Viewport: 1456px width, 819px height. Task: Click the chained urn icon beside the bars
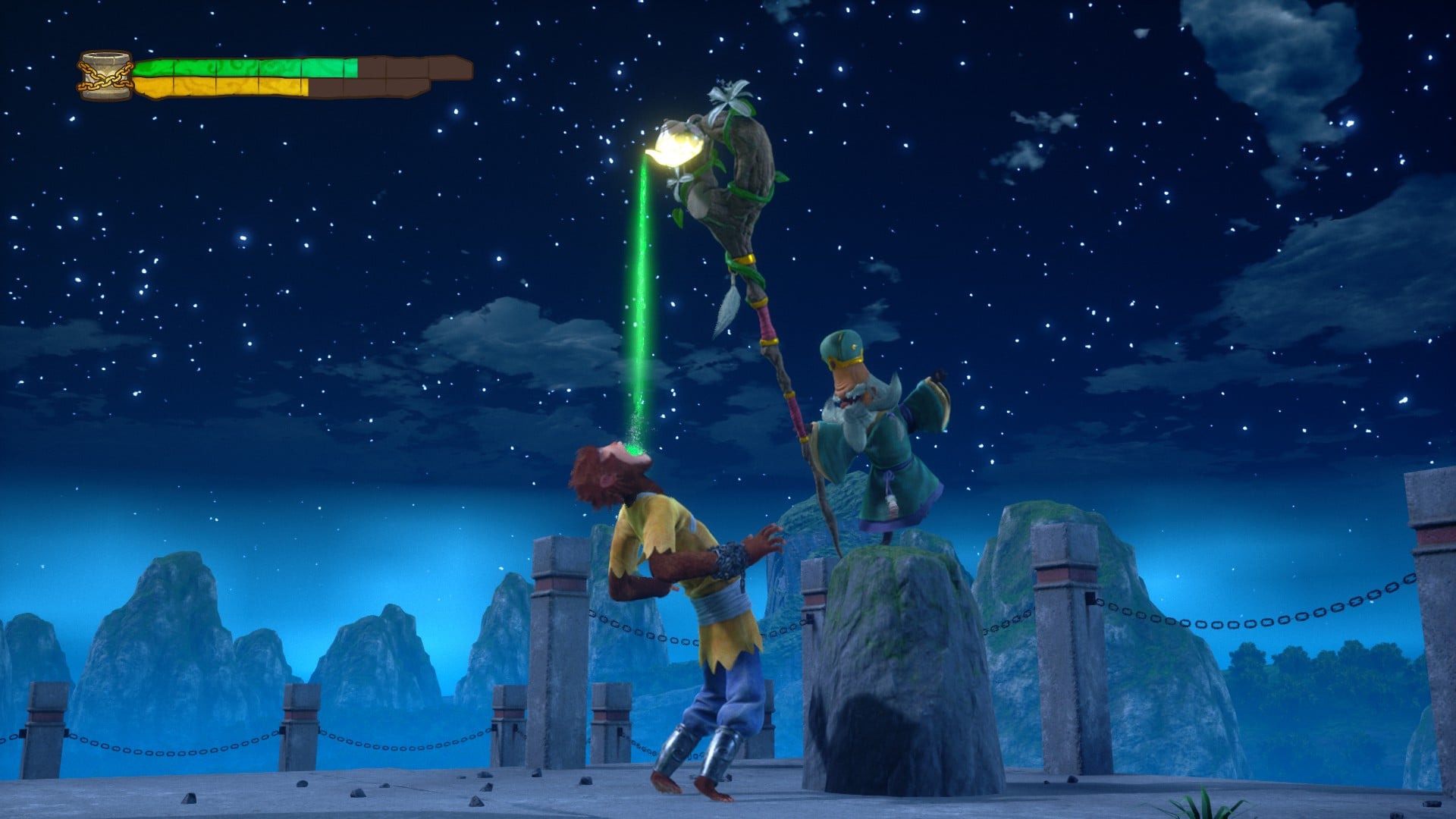tap(105, 76)
